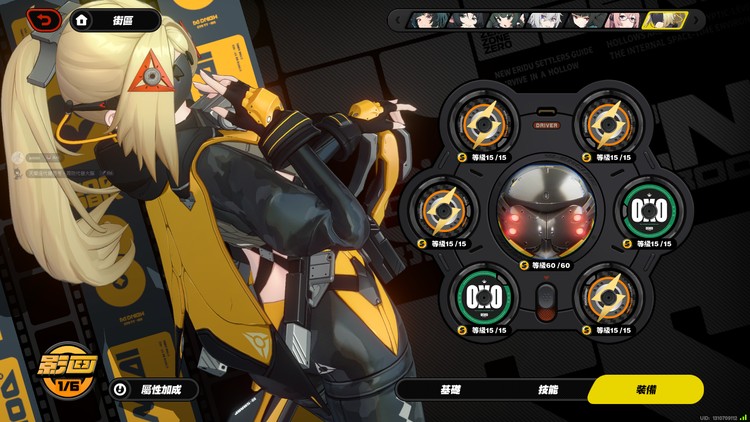Select the highlighted 裝備 tab
Image resolution: width=750 pixels, height=422 pixels.
coord(645,389)
